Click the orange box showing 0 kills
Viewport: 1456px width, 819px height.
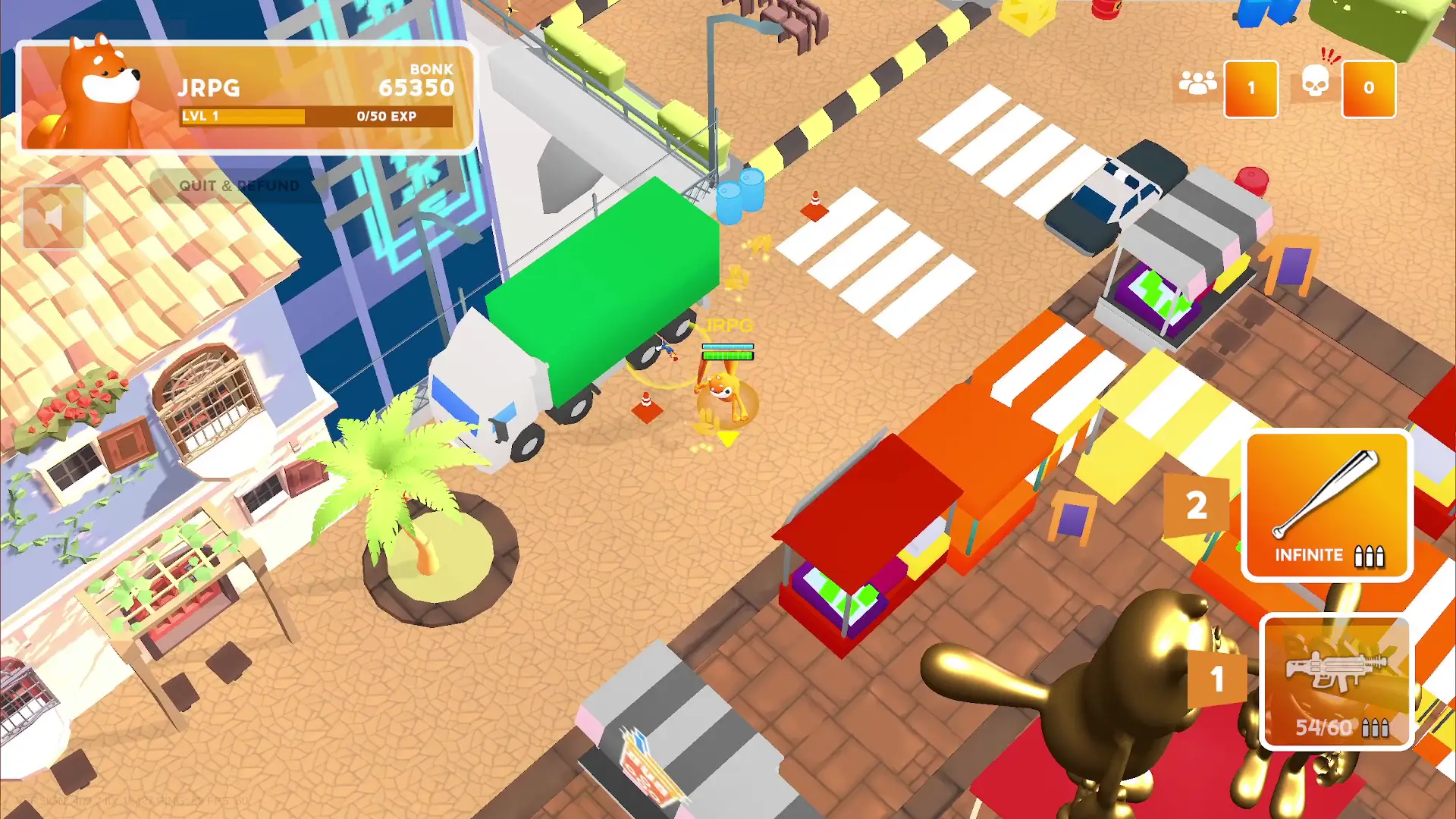[x=1369, y=87]
